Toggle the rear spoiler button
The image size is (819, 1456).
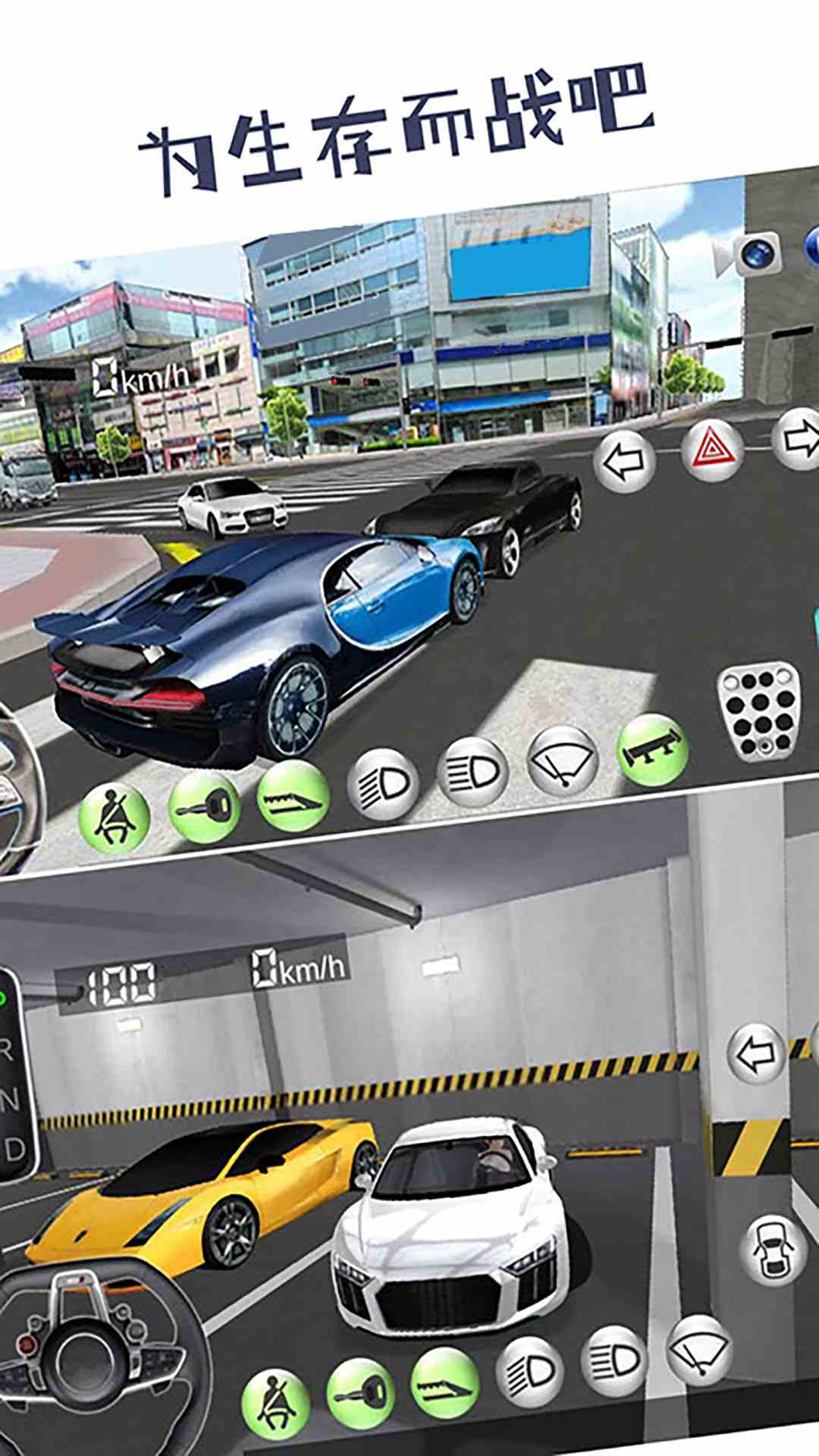click(x=652, y=750)
